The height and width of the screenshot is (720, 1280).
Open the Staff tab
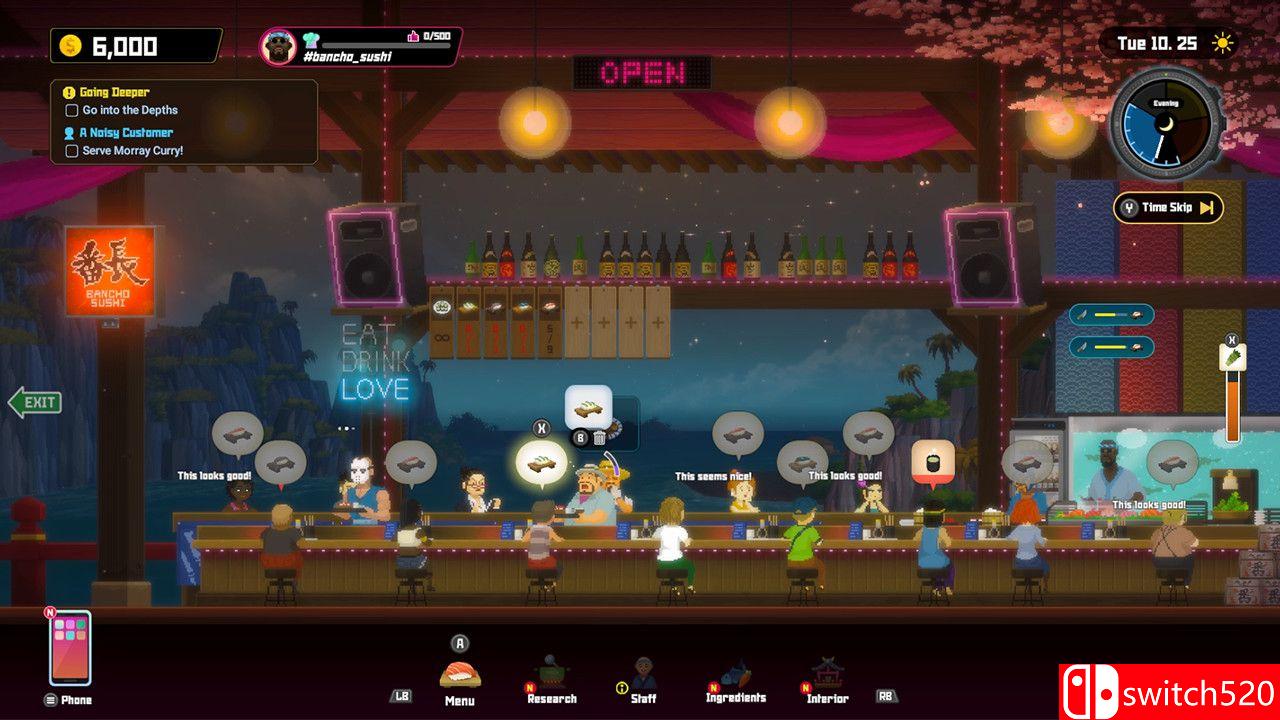[x=643, y=680]
